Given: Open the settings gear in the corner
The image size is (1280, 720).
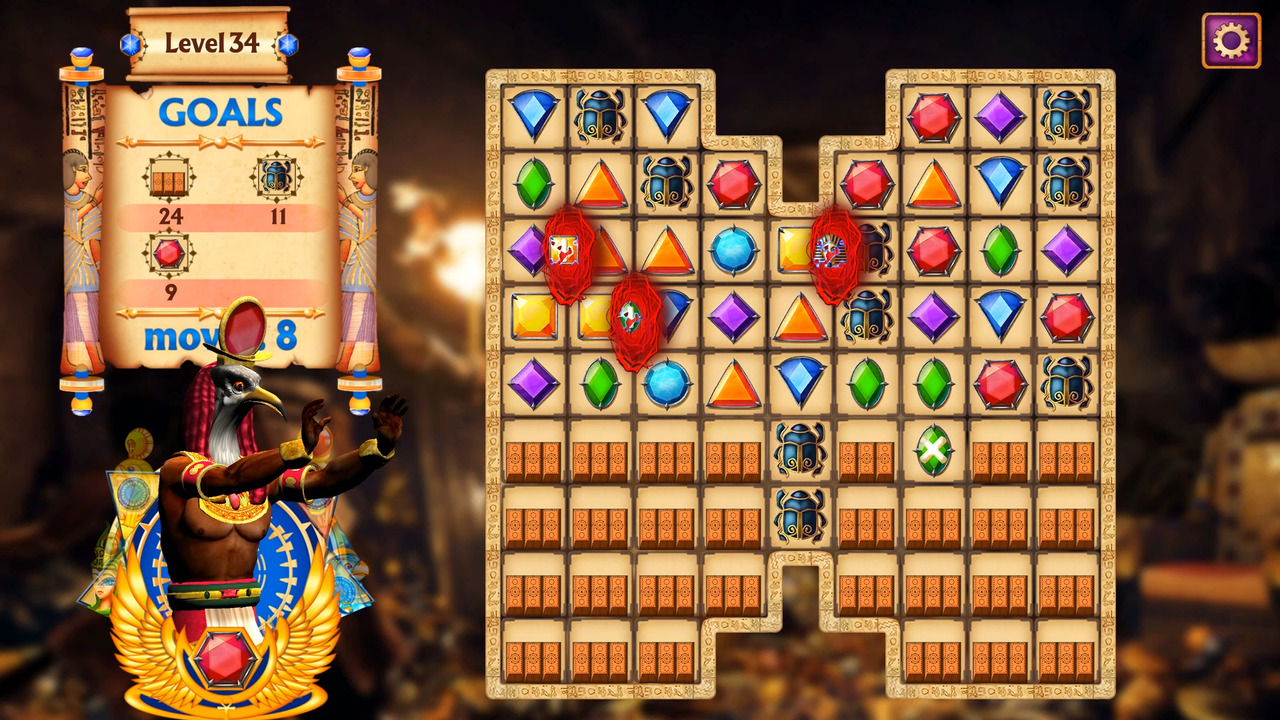Looking at the screenshot, I should [x=1231, y=39].
